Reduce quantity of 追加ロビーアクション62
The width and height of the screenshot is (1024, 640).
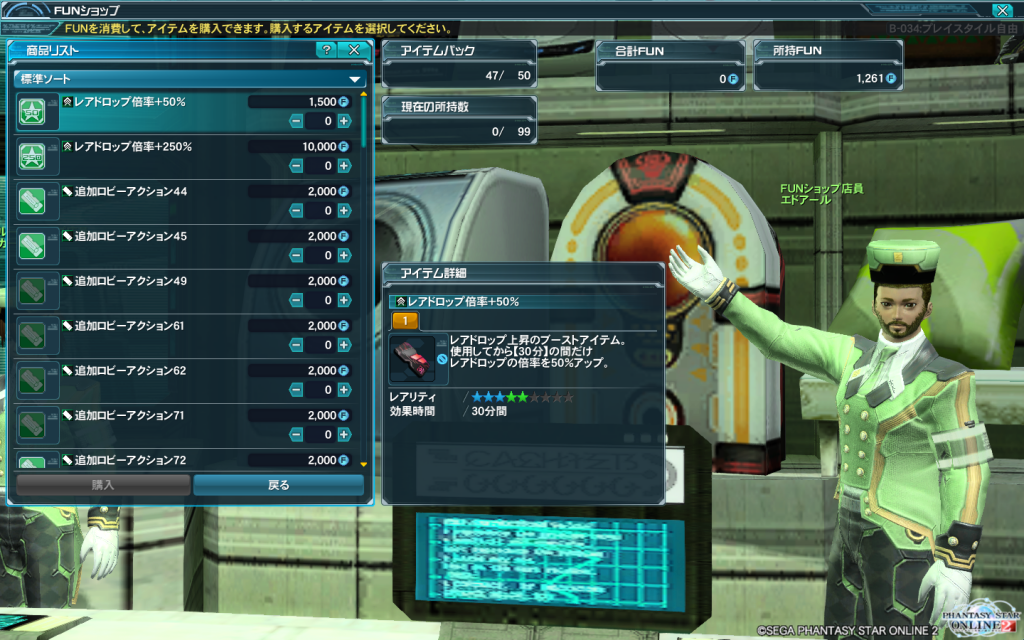(296, 390)
